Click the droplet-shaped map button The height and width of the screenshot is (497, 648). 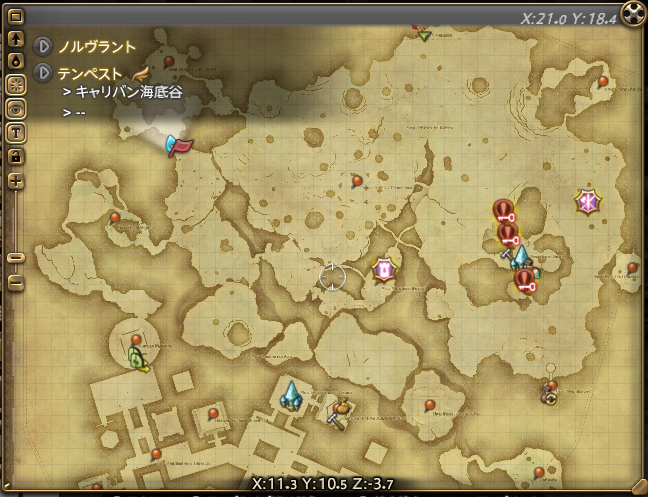(16, 60)
